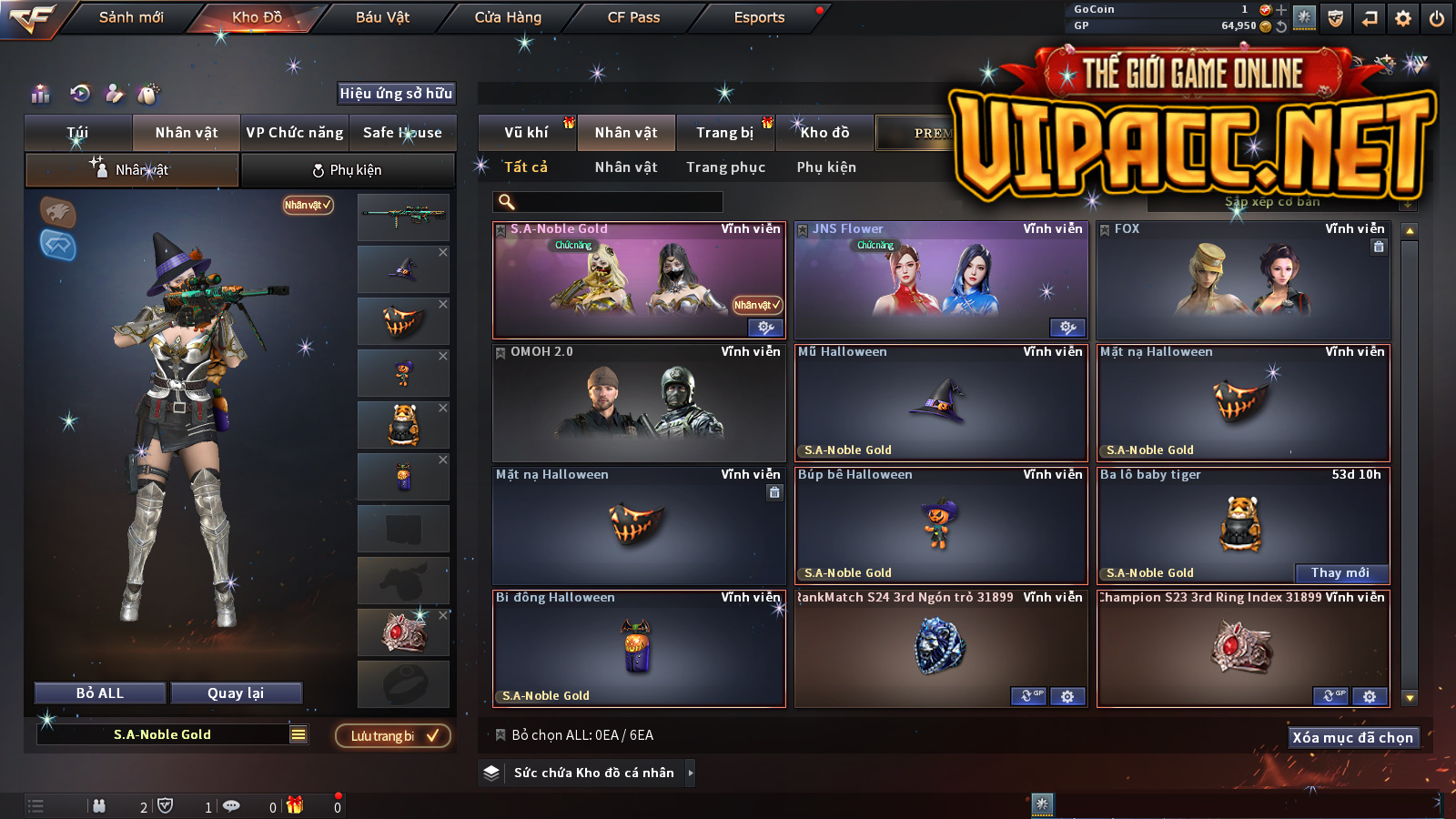1456x819 pixels.
Task: Filter items by Trang phục
Action: 725,167
